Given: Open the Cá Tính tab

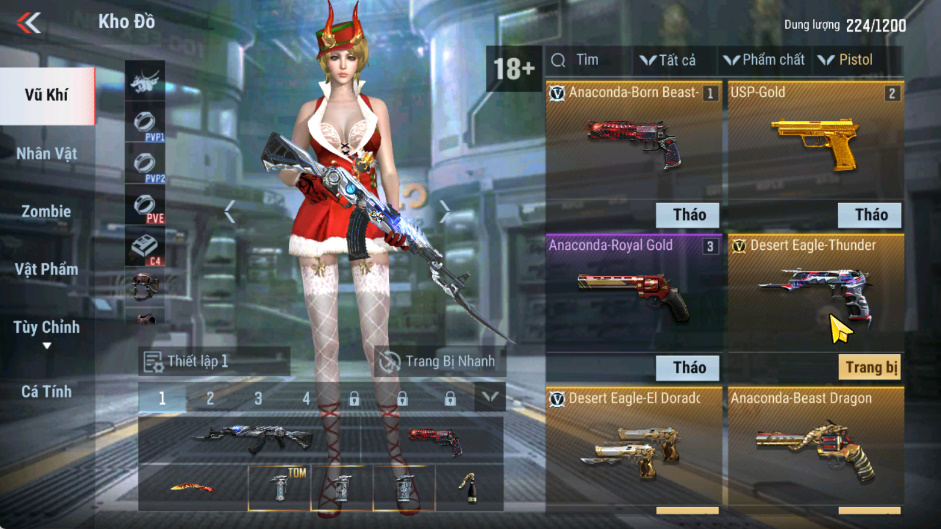Looking at the screenshot, I should click(47, 392).
